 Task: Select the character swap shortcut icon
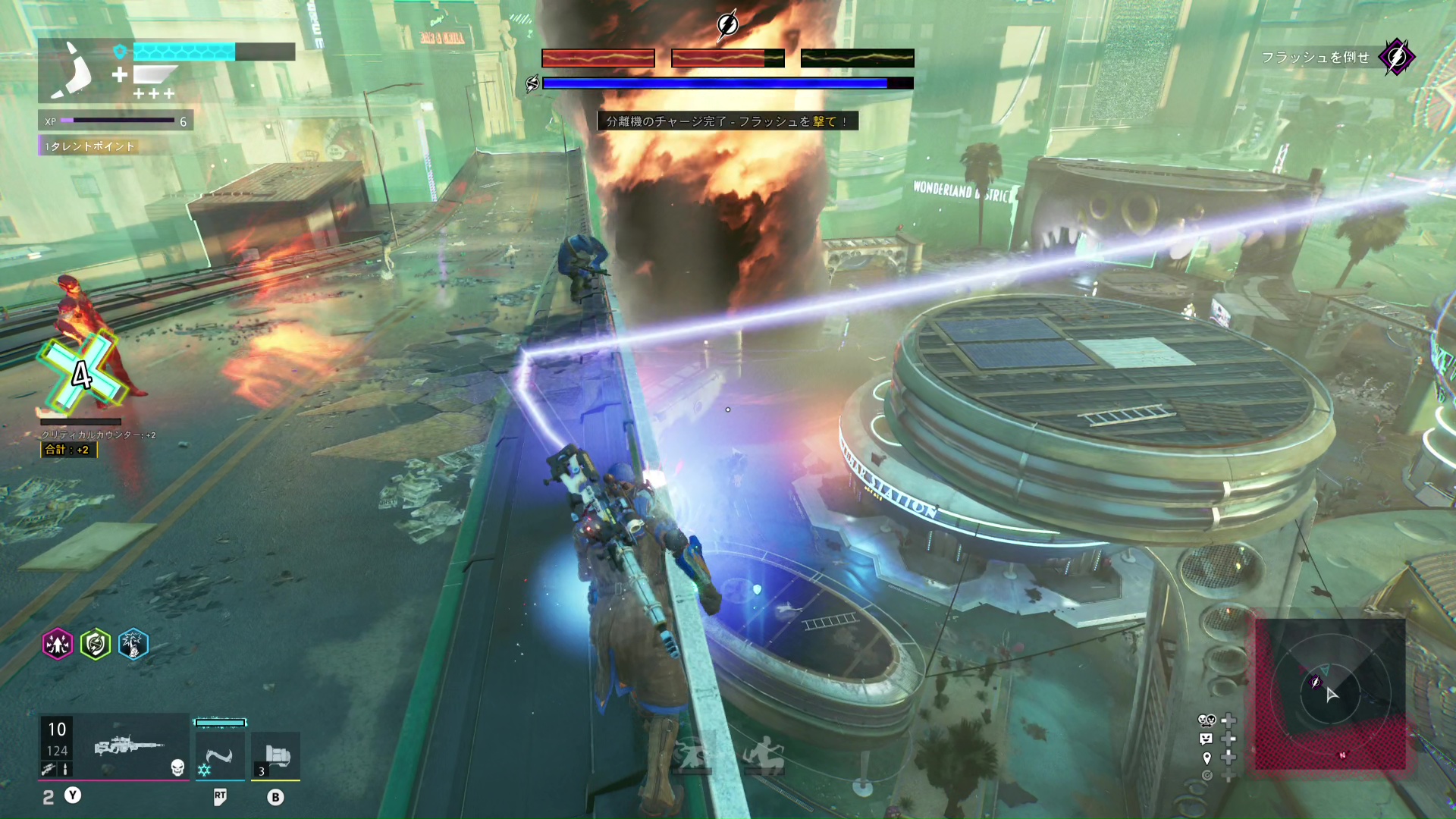(x=1207, y=720)
